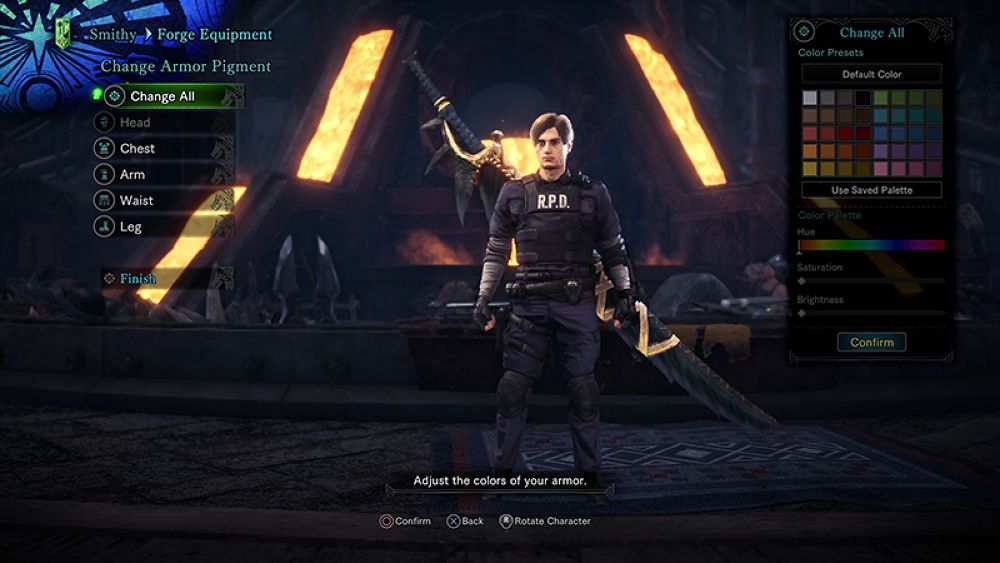Confirm the armor color selection
The image size is (1000, 563).
point(872,342)
